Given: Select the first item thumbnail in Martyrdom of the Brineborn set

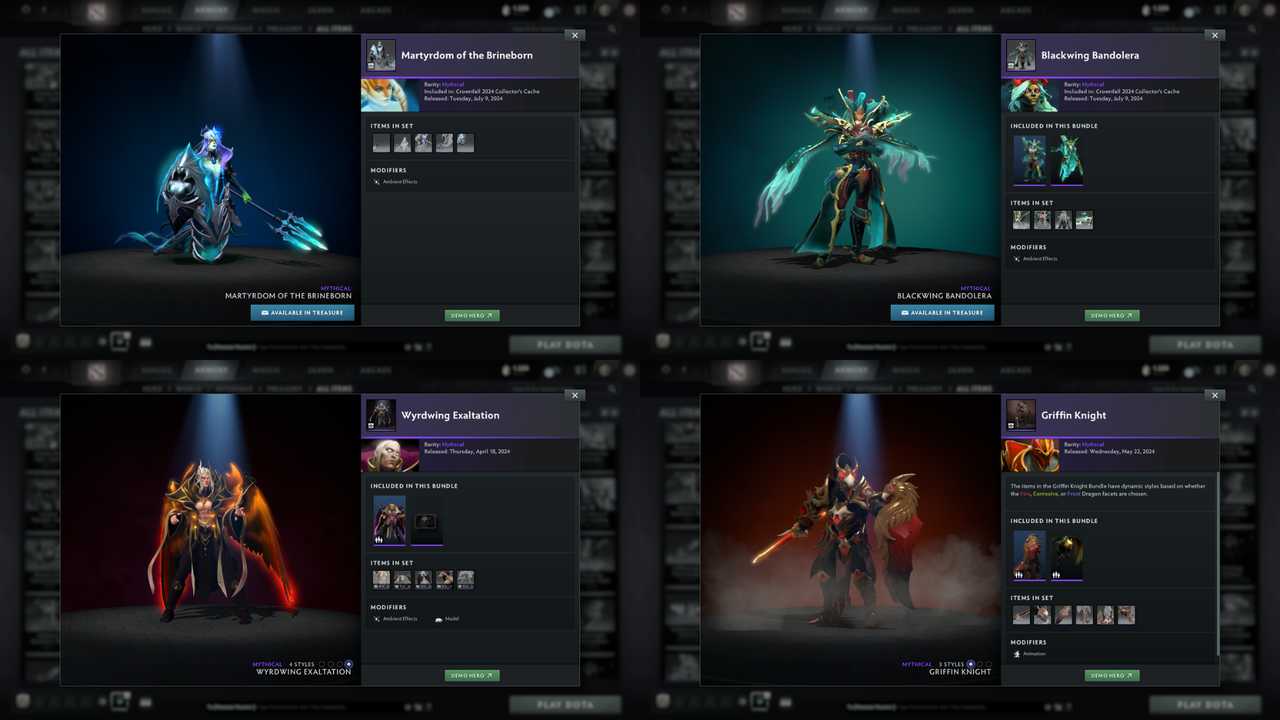Looking at the screenshot, I should 381,142.
